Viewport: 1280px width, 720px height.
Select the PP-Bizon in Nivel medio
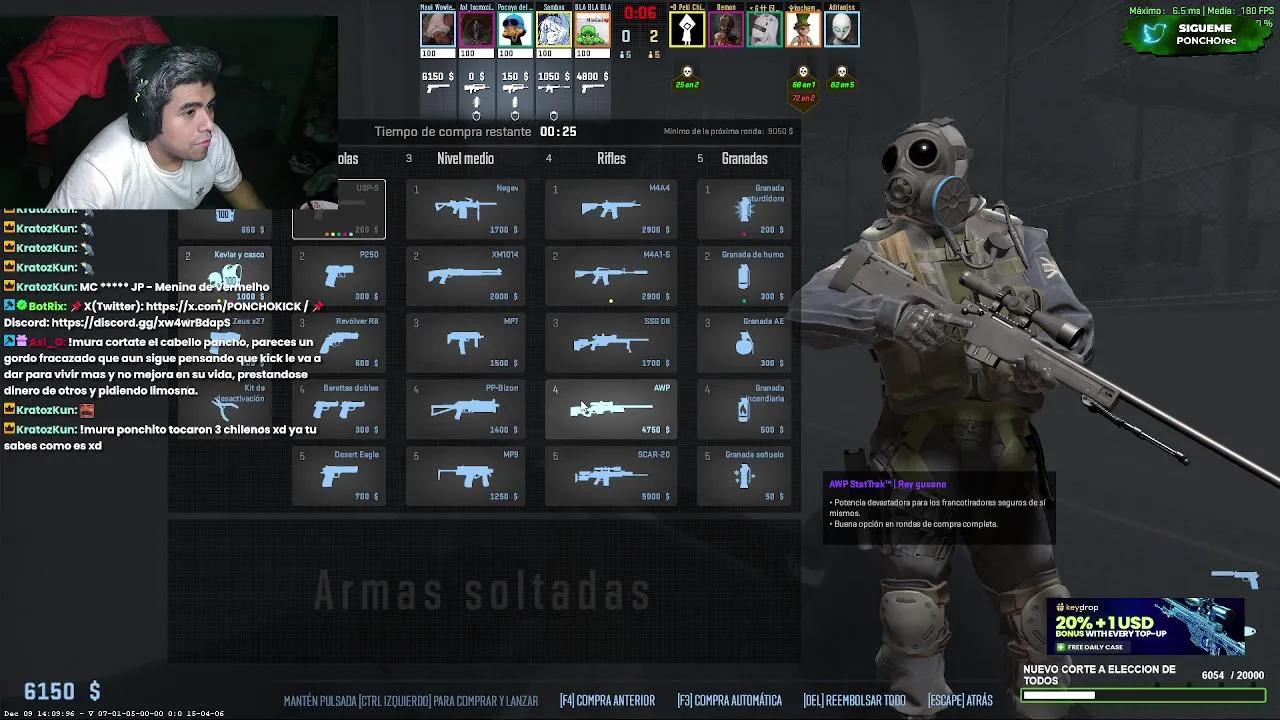click(465, 408)
